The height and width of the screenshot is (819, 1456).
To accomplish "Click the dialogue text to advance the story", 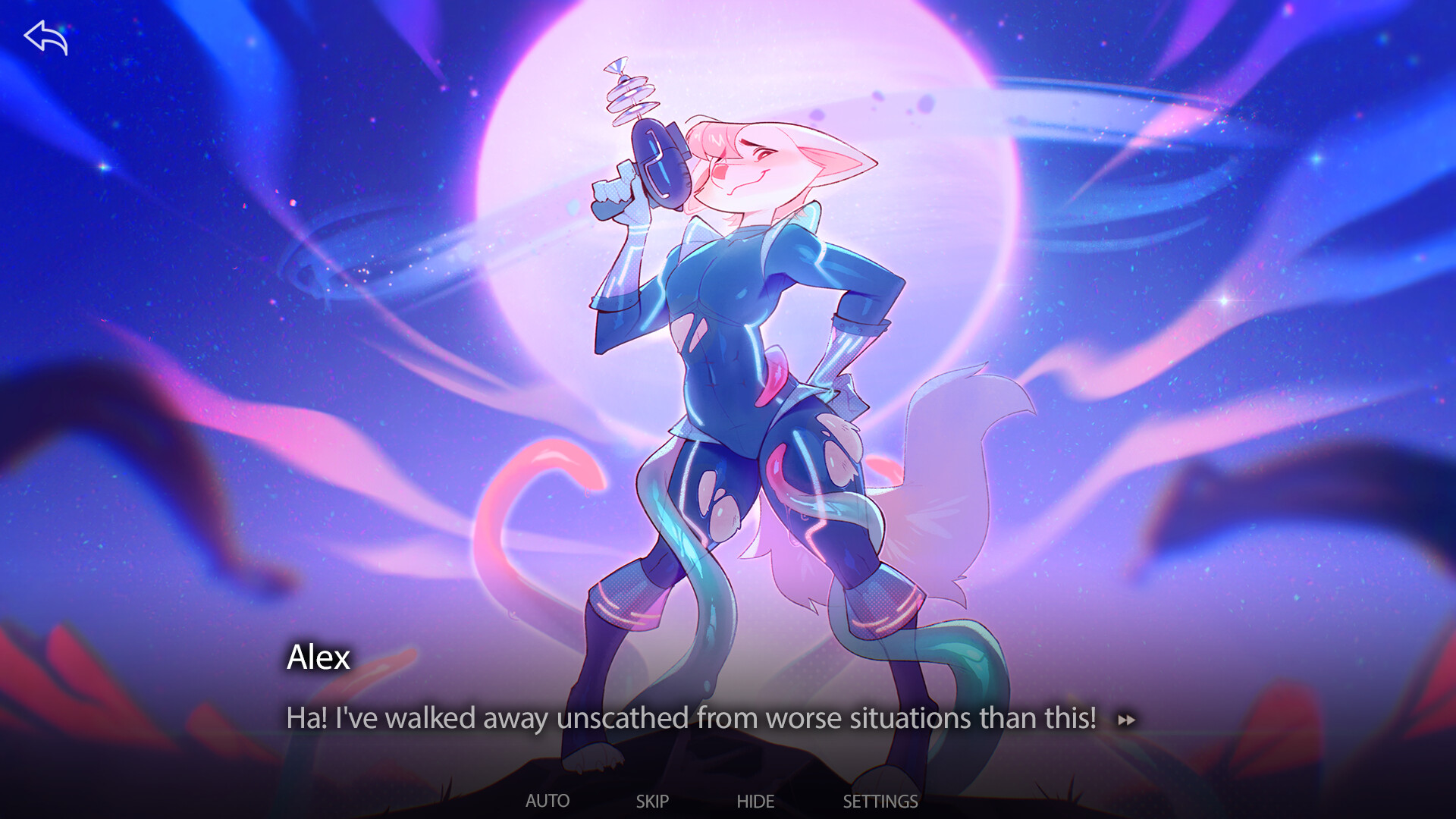I will pyautogui.click(x=690, y=718).
